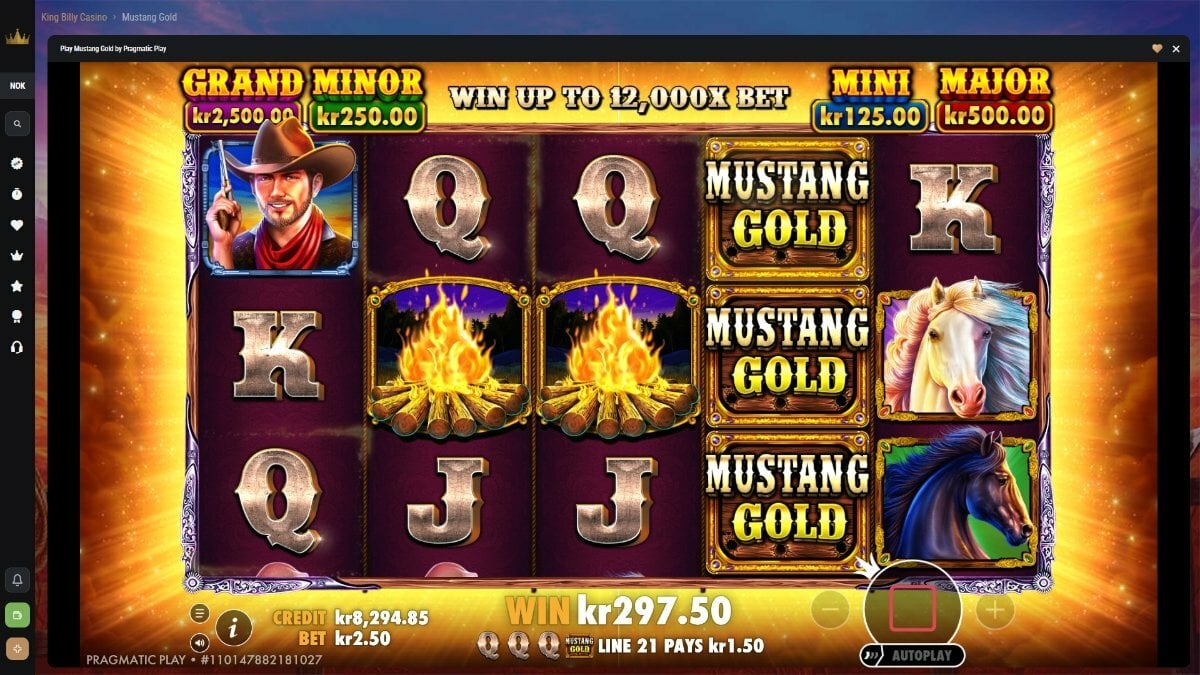
Task: Open the sidebar heart favorites section
Action: click(x=17, y=225)
